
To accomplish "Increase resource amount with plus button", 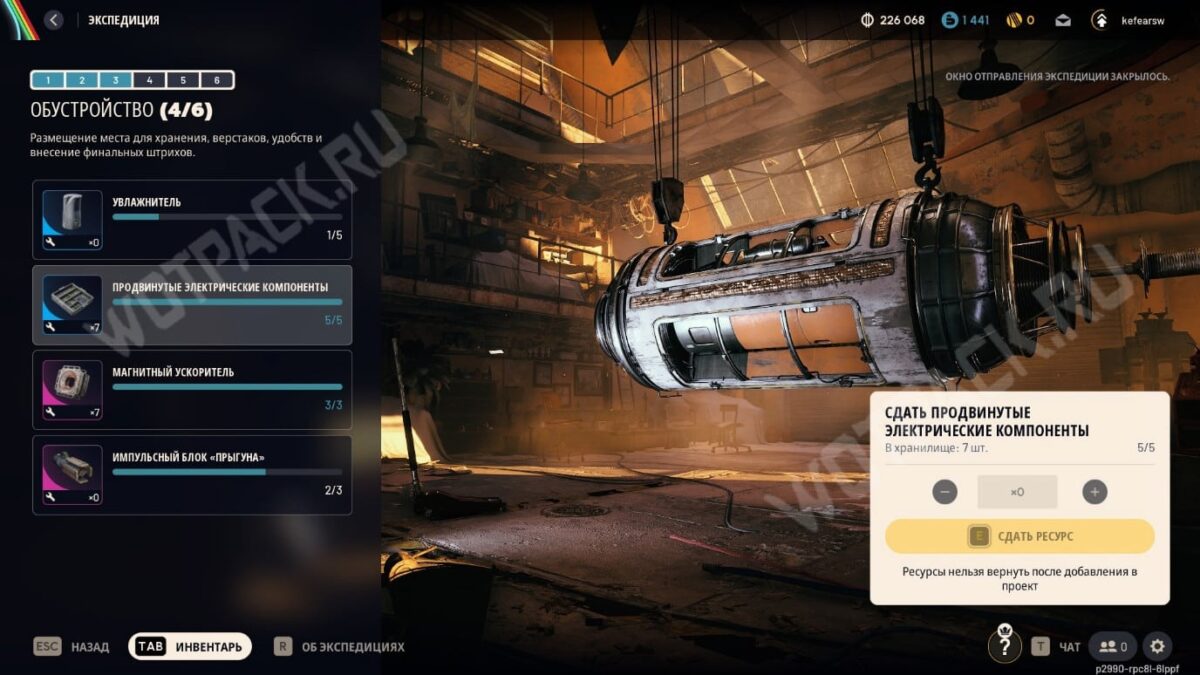I will [x=1095, y=492].
